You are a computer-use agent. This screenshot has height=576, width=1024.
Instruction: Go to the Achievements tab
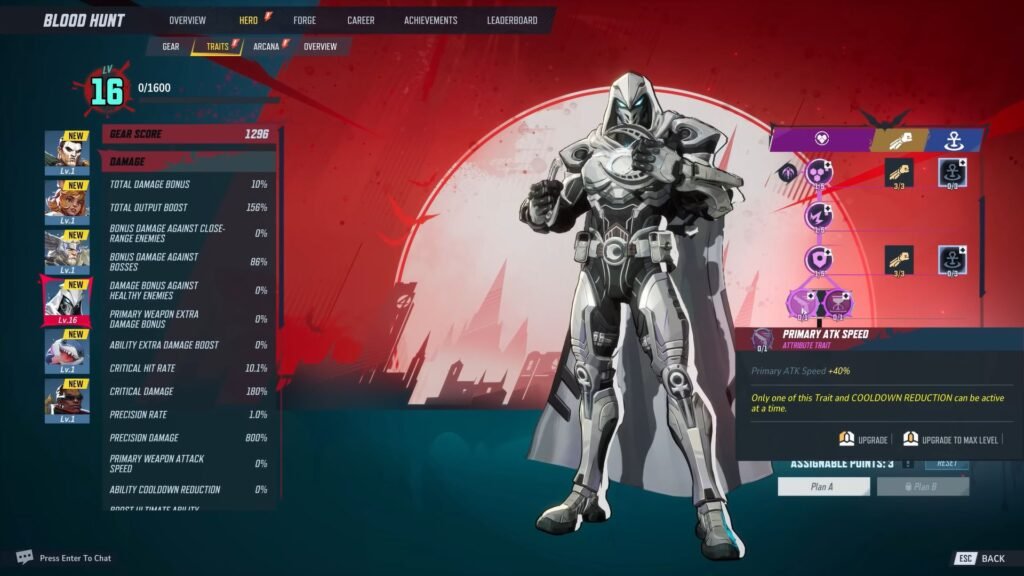[430, 20]
